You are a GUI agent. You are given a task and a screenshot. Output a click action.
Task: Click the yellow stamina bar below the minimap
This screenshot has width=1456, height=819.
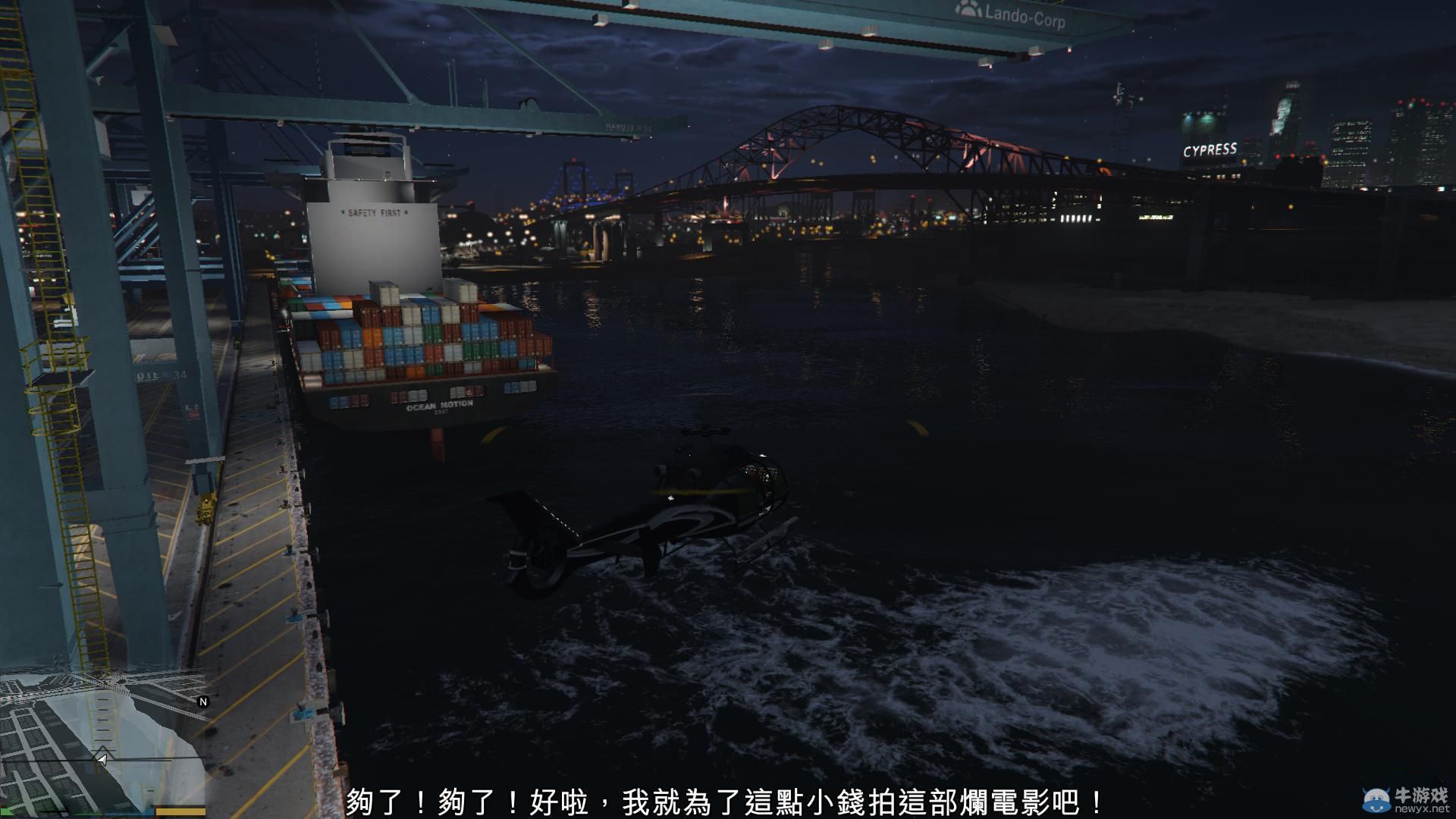182,813
